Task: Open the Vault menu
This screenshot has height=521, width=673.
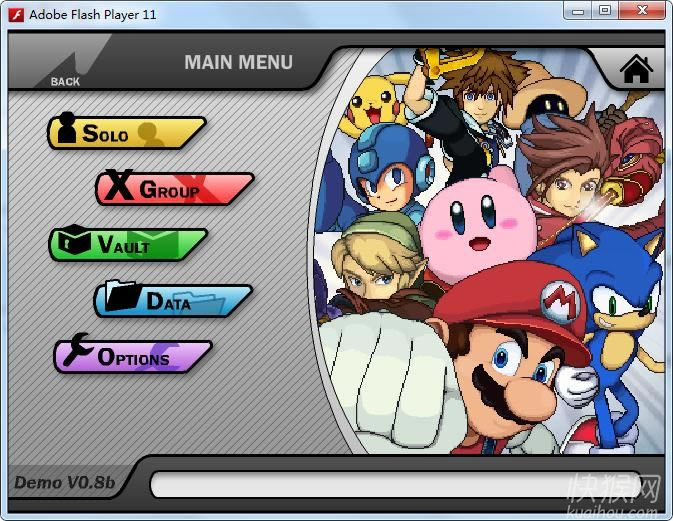Action: pyautogui.click(x=127, y=245)
